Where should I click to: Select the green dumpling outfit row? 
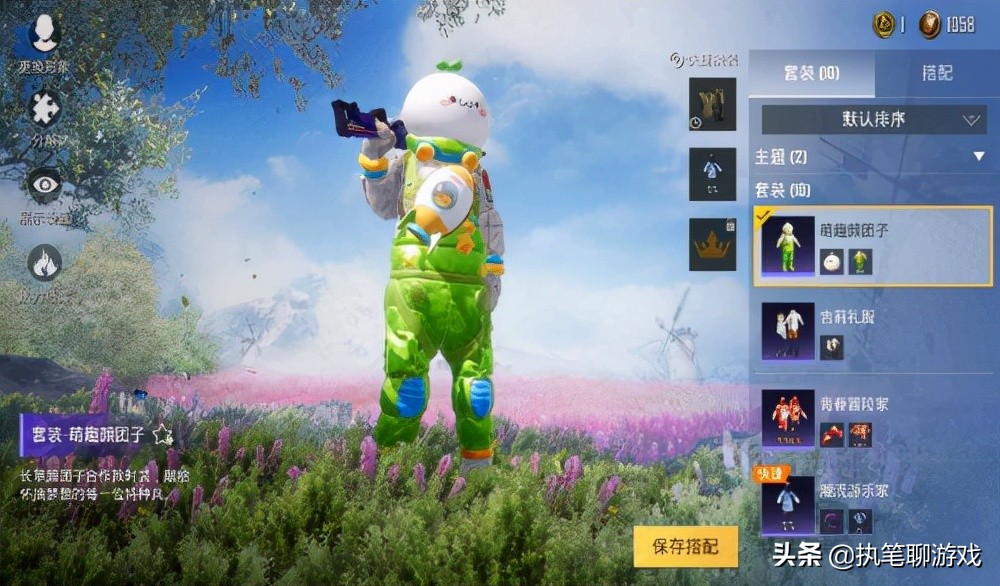[x=858, y=246]
